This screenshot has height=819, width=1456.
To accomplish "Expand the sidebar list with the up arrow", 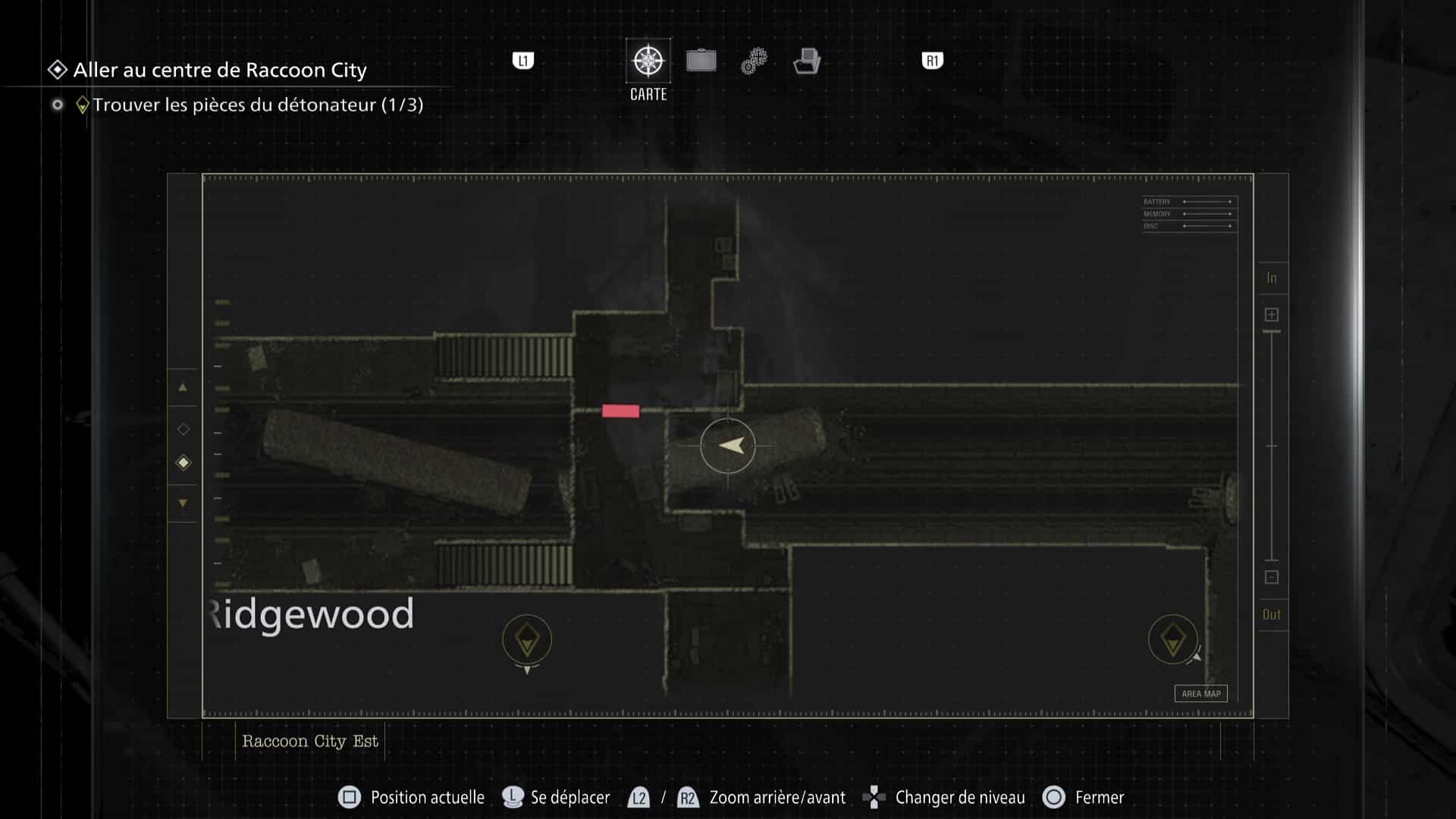I will coord(183,388).
